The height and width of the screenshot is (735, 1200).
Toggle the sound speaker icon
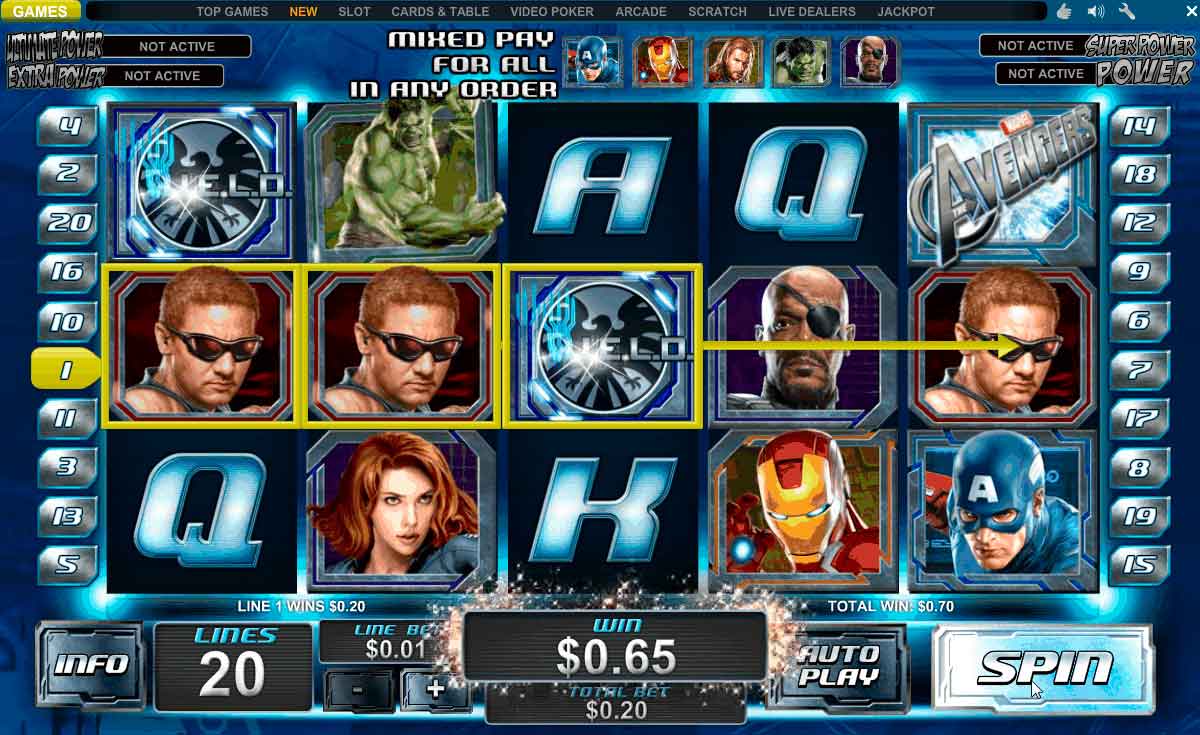coord(1096,12)
